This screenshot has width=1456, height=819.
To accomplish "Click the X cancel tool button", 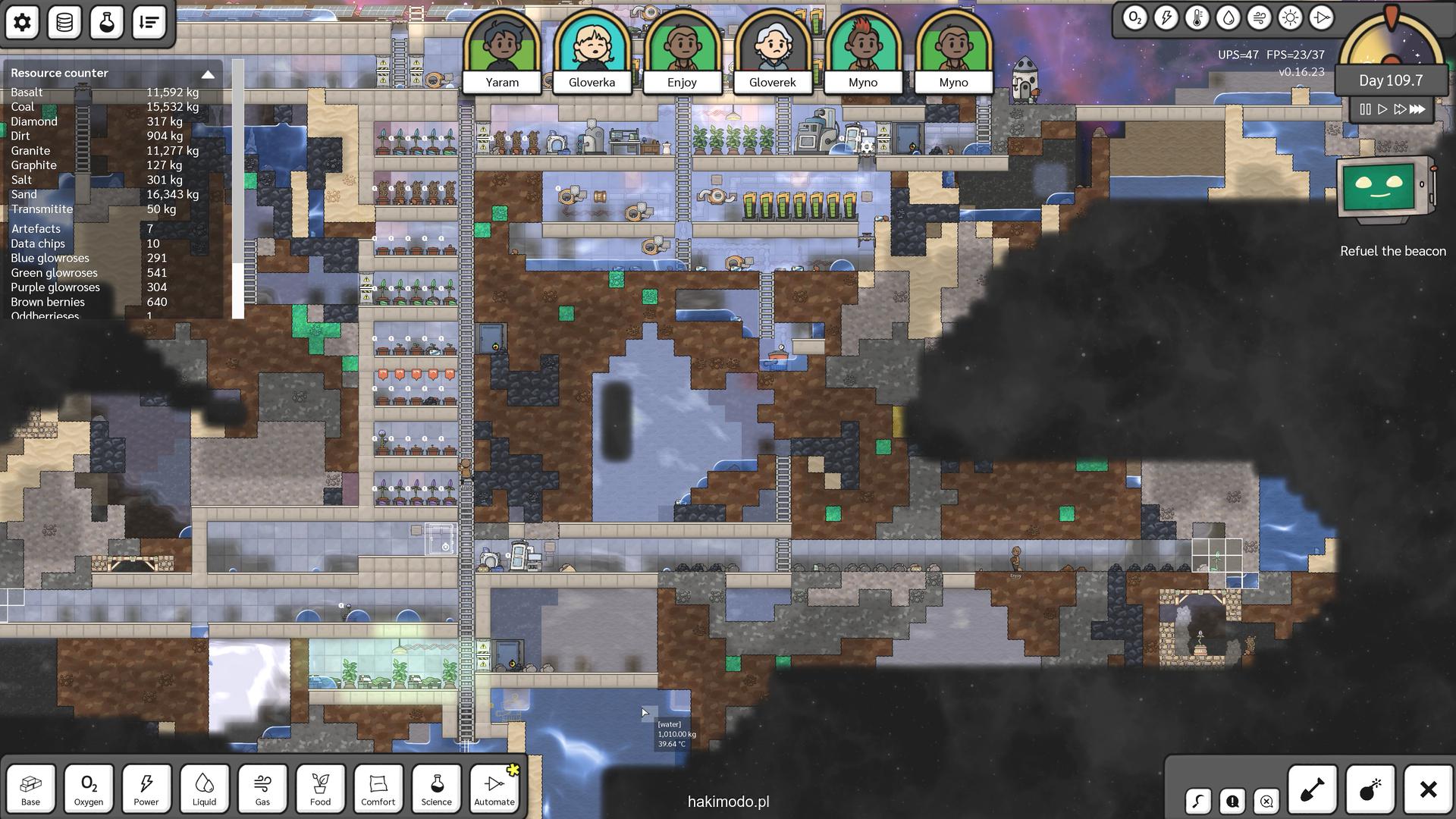I will tap(1428, 789).
